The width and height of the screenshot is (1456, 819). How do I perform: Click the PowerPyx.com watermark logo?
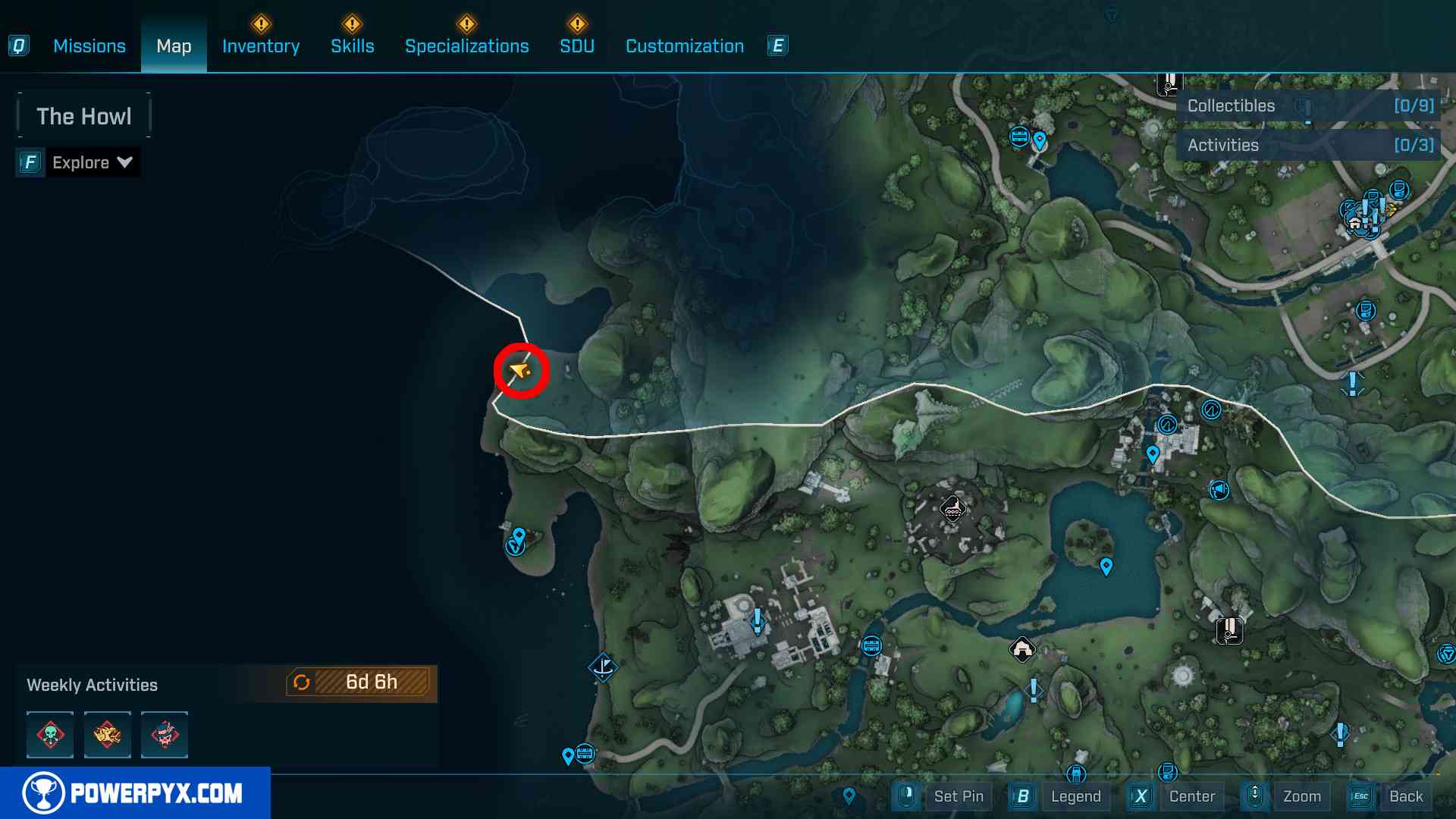coord(135,793)
